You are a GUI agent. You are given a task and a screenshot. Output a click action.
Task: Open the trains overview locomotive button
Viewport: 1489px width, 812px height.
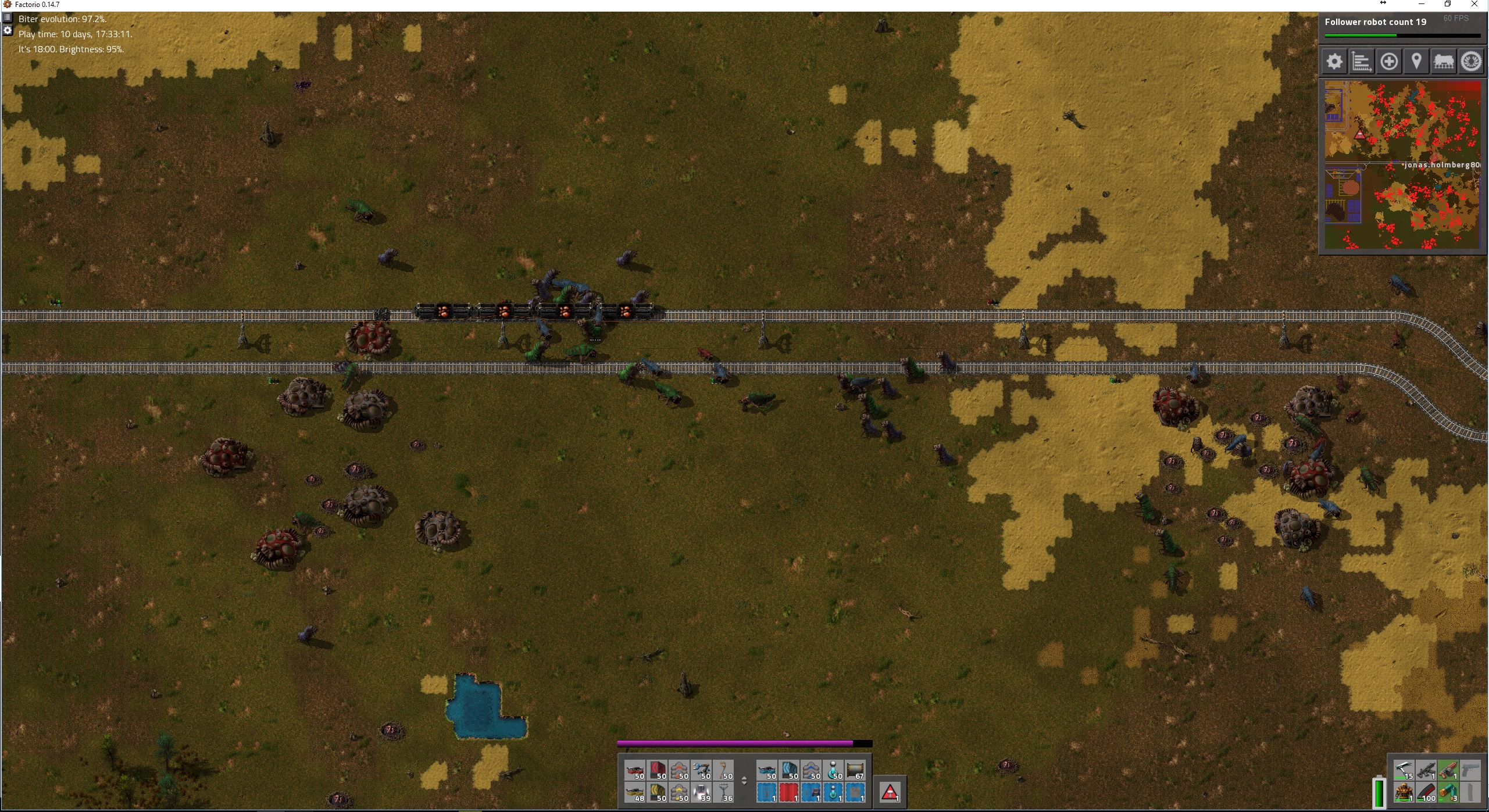(1444, 62)
